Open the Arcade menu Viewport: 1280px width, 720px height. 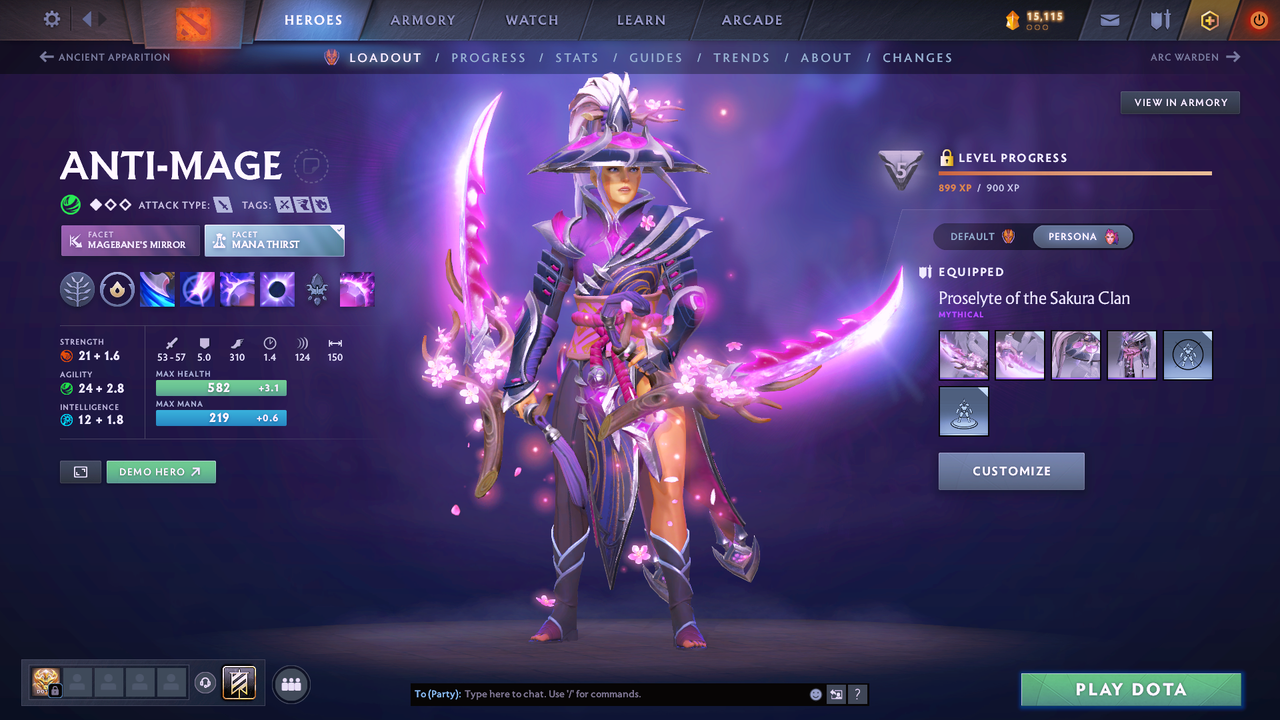[751, 20]
